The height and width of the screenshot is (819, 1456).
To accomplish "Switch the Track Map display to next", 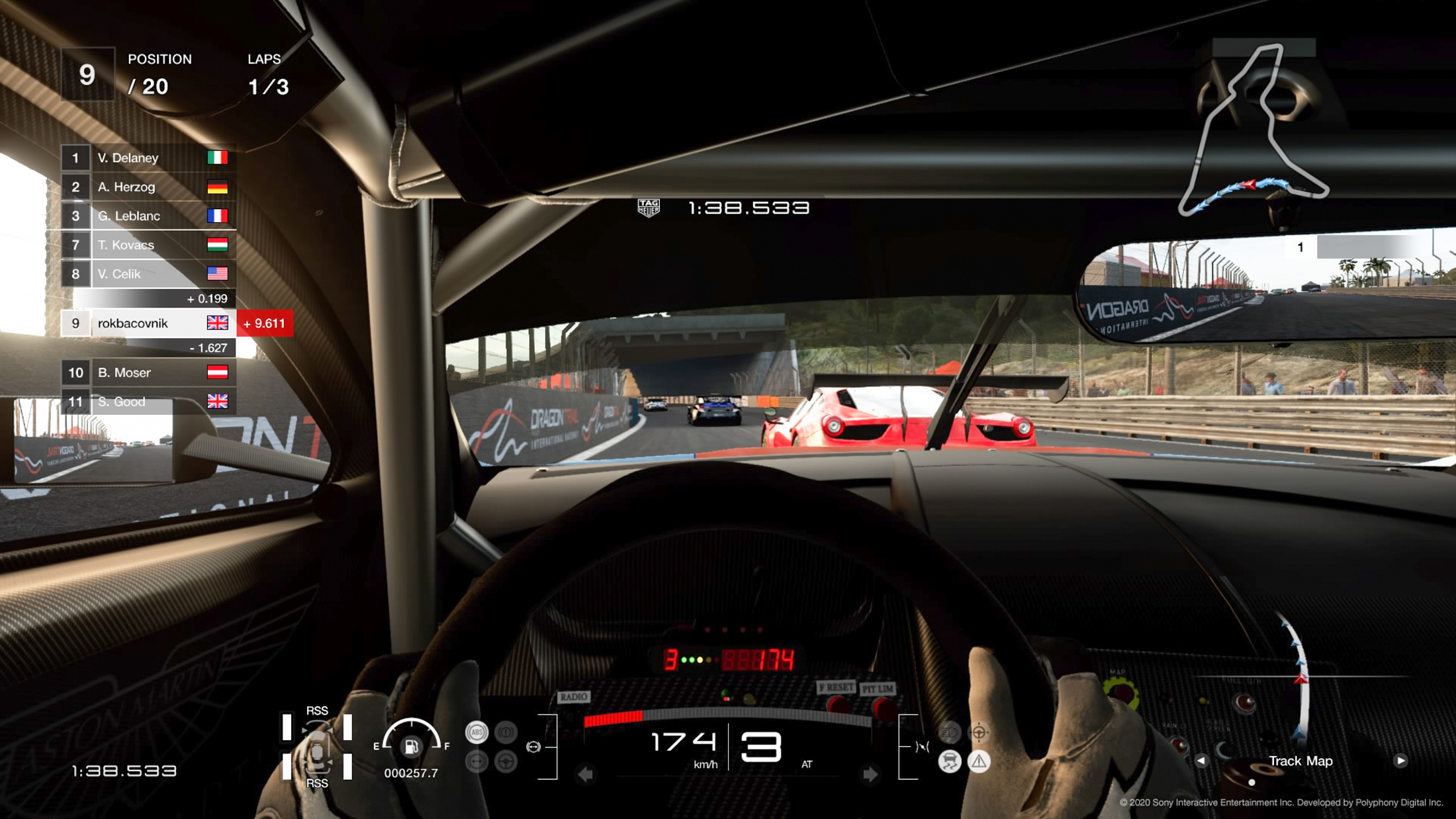I will [1400, 761].
